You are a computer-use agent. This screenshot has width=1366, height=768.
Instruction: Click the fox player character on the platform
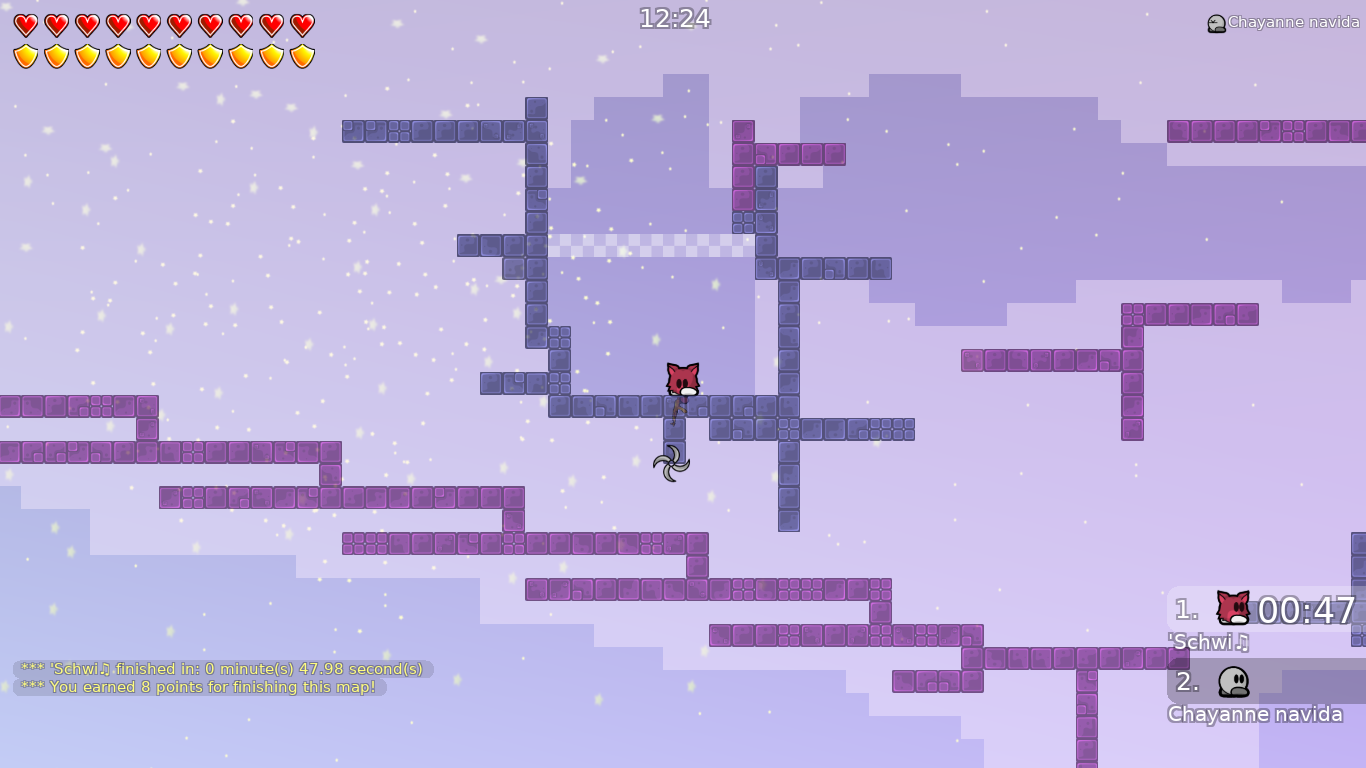[x=682, y=380]
